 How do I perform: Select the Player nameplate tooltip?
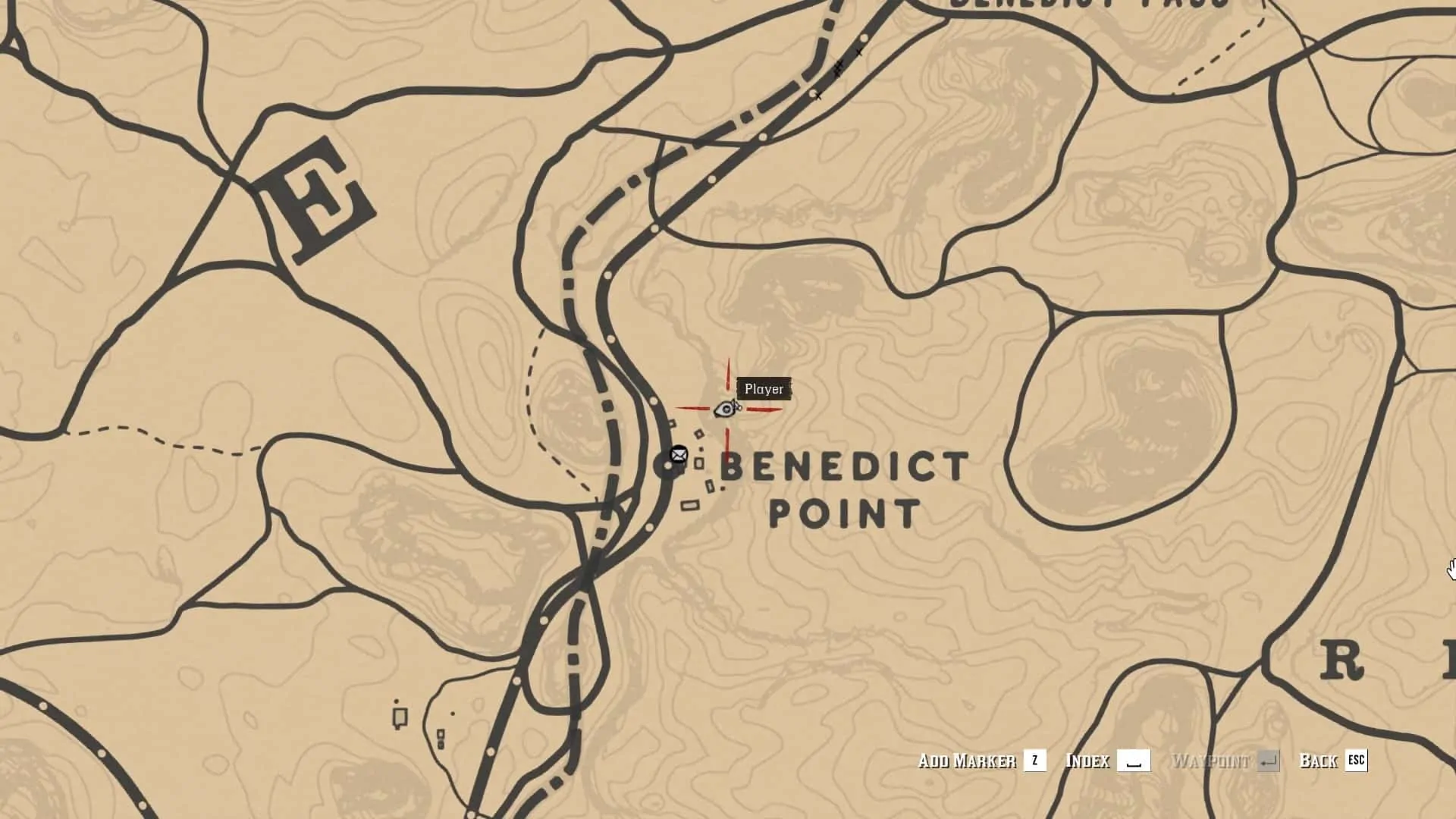pos(765,388)
